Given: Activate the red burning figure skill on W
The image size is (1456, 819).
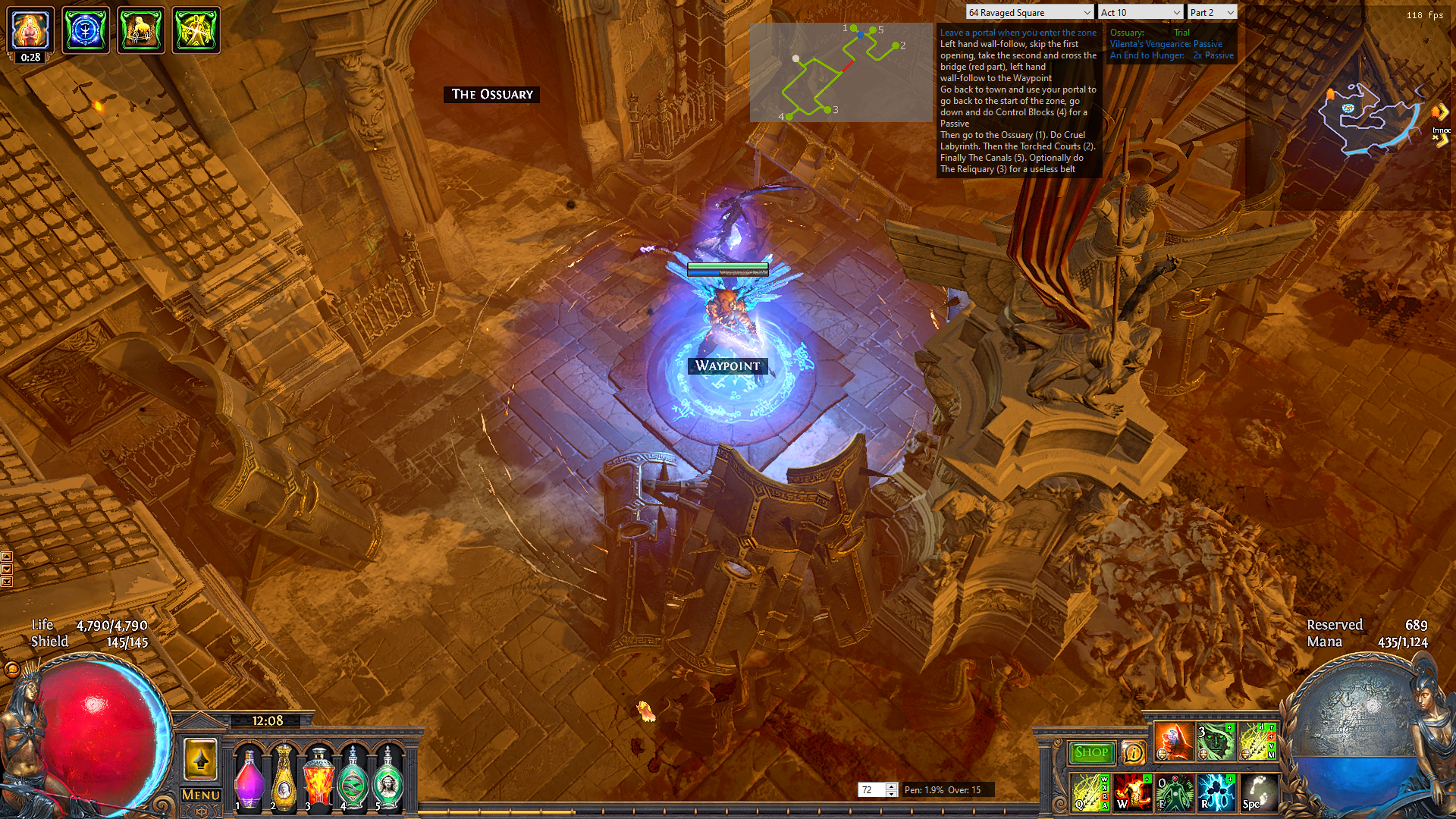Looking at the screenshot, I should [1132, 792].
